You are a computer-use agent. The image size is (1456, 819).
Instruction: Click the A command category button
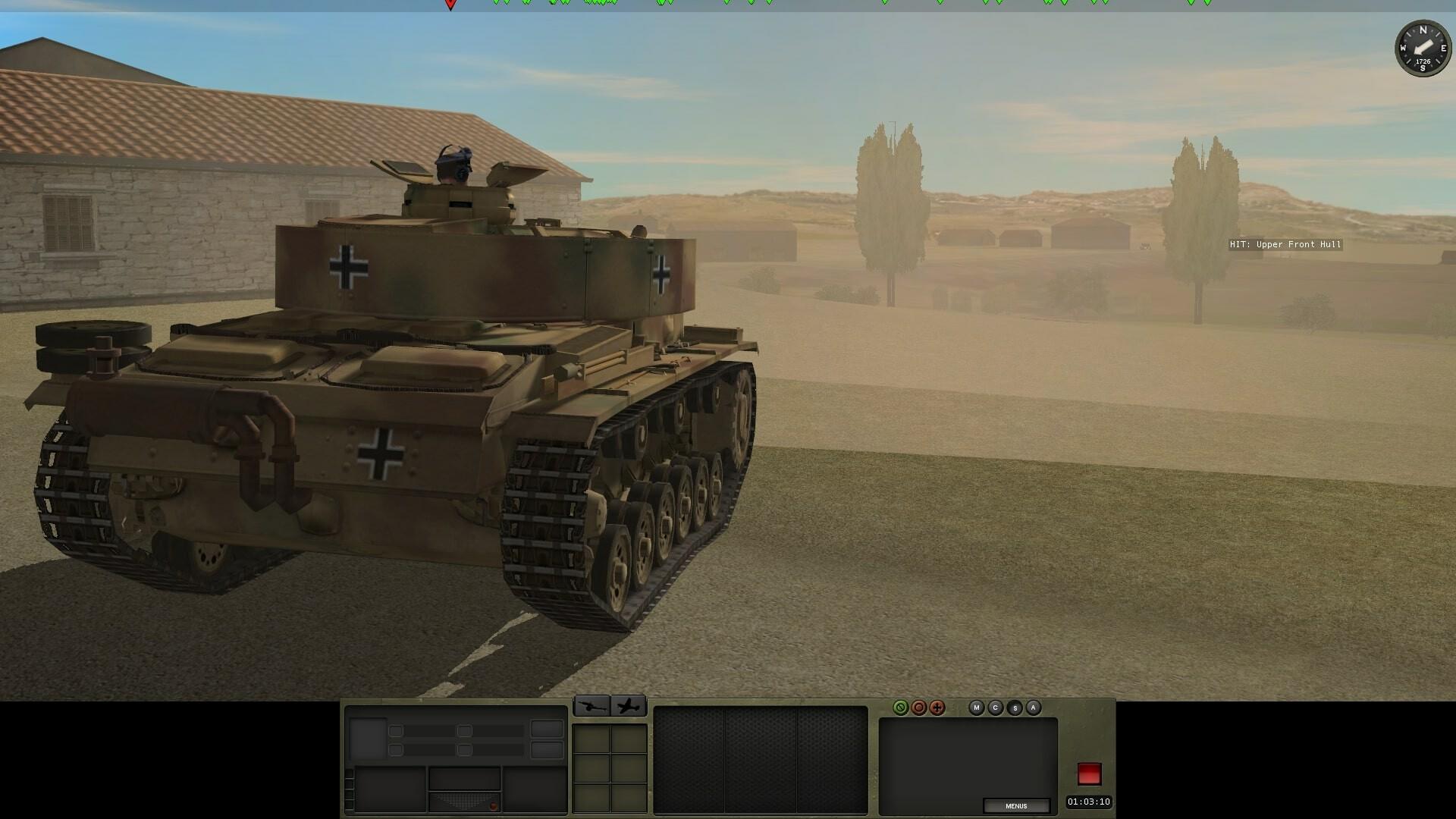coord(1033,708)
